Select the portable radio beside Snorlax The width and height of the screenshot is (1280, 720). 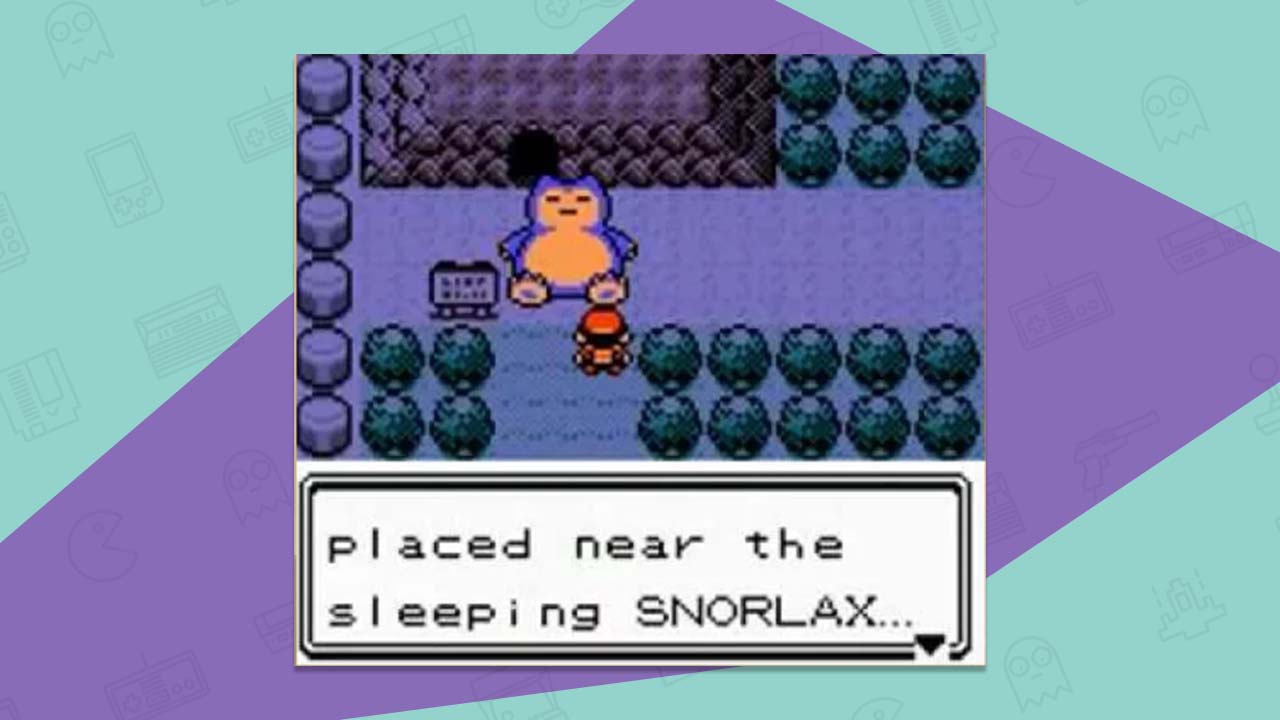coord(465,287)
